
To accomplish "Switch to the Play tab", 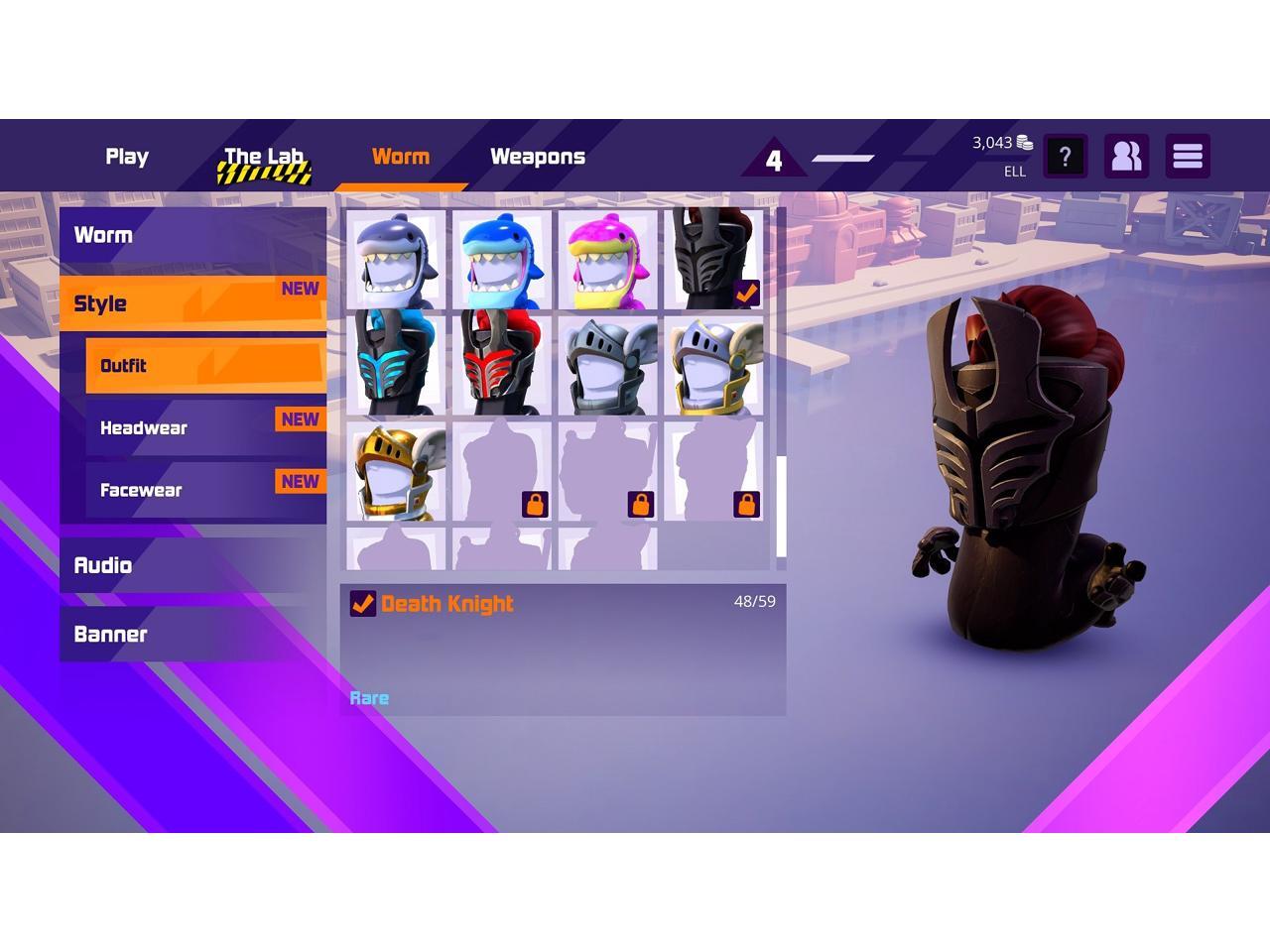I will (x=127, y=157).
